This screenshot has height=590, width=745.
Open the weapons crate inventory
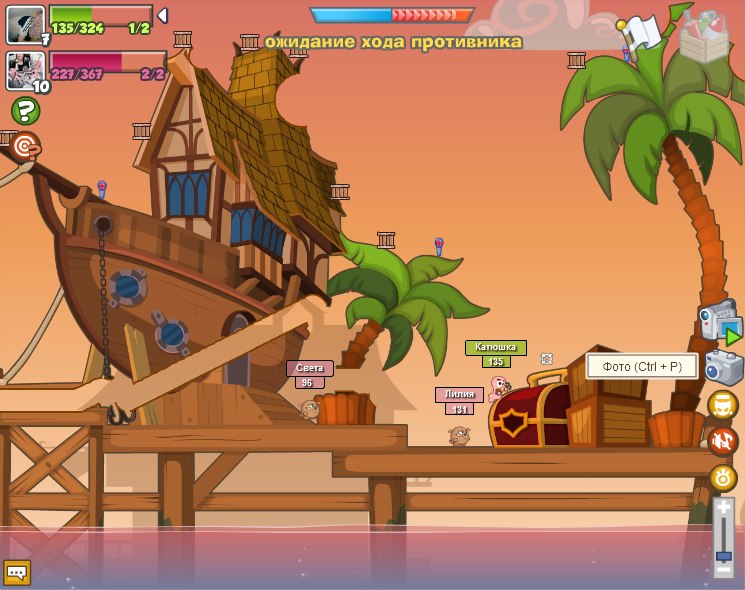click(704, 38)
